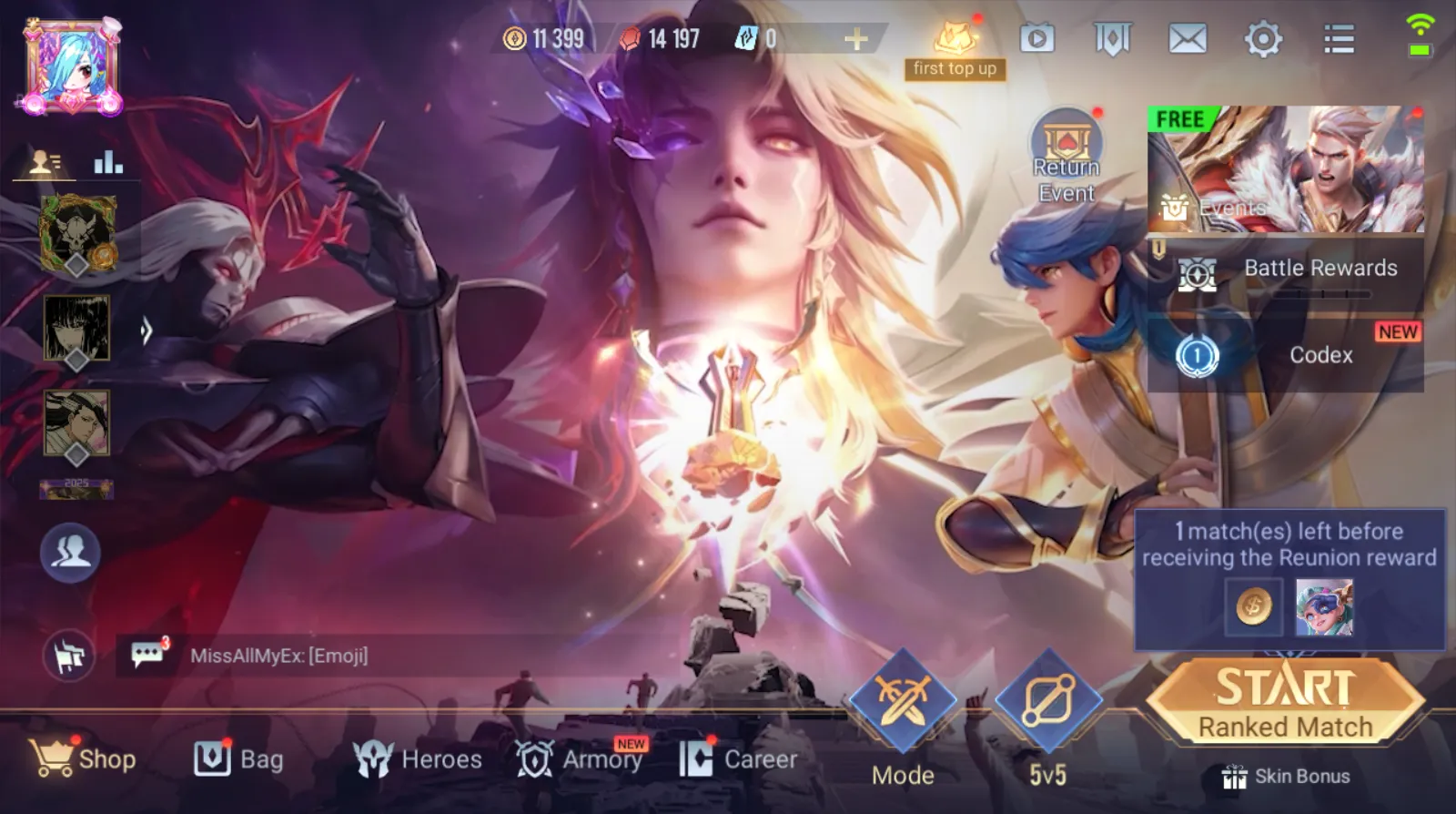Viewport: 1456px width, 814px height.
Task: Open the Return Event icon
Action: point(1067,157)
